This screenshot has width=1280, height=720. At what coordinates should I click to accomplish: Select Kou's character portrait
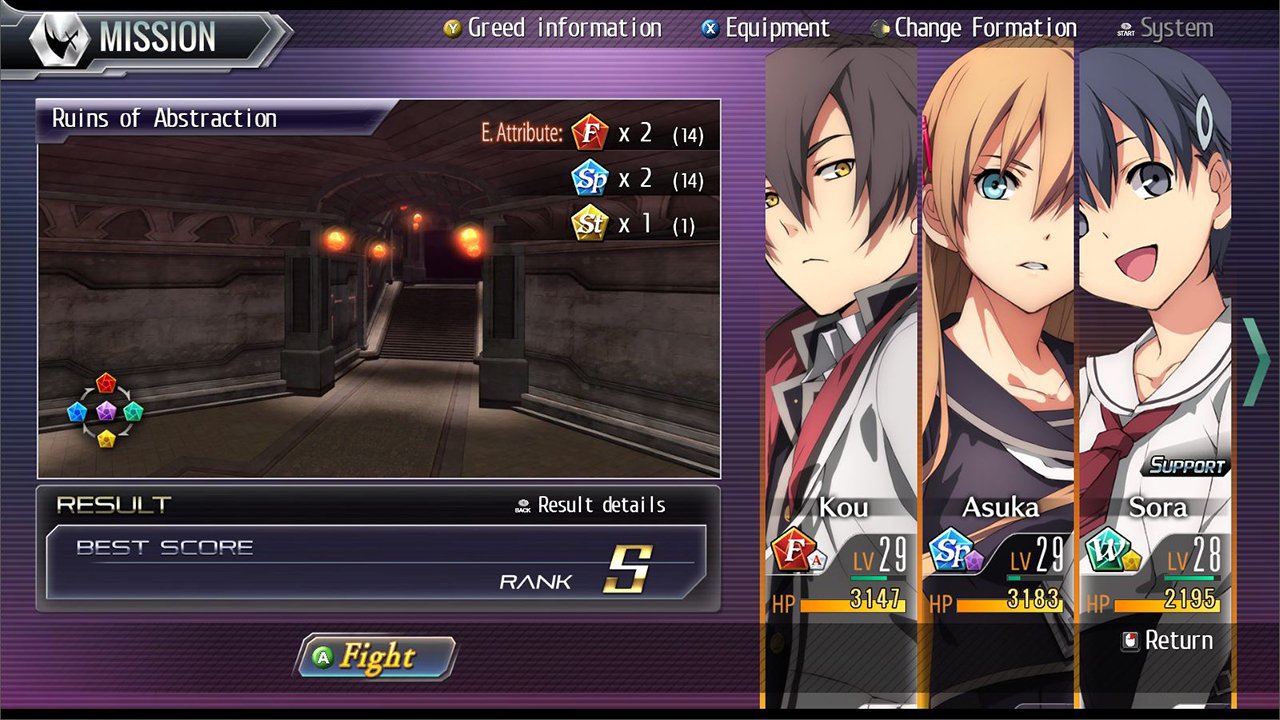(840, 280)
